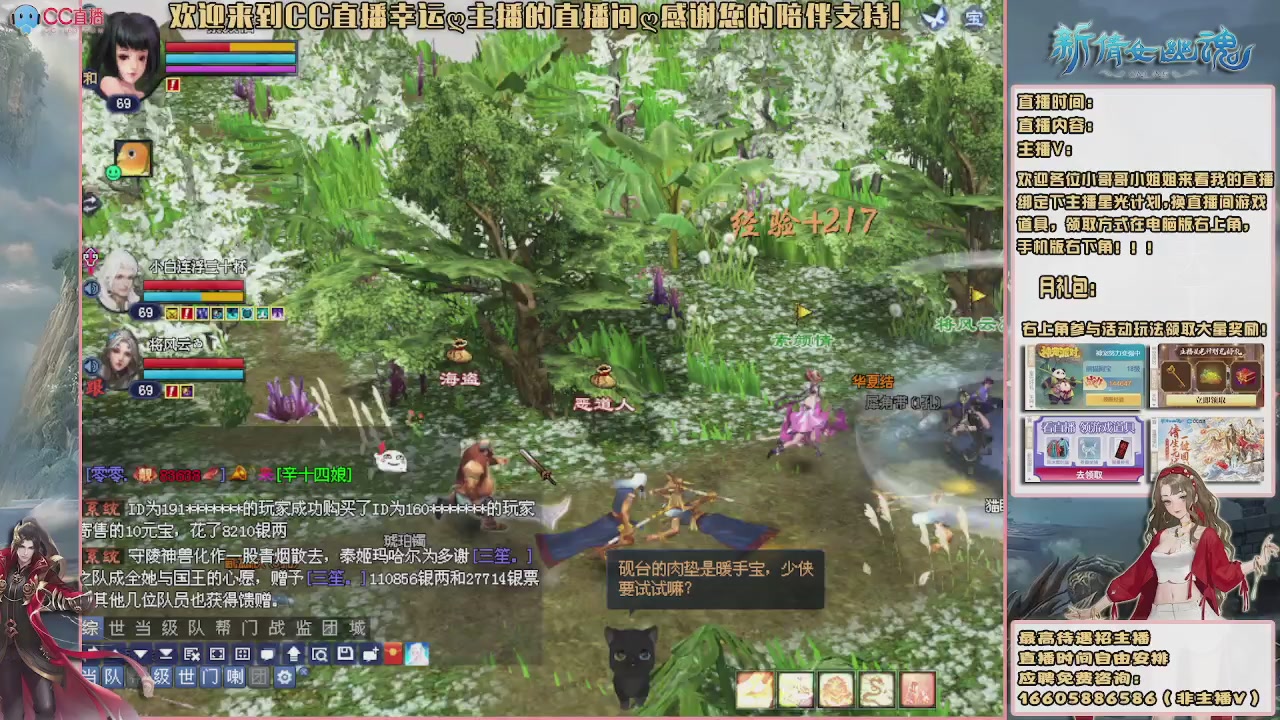Viewport: 1280px width, 720px height.
Task: Expand the yellow arrow on right screen edge
Action: (x=977, y=296)
